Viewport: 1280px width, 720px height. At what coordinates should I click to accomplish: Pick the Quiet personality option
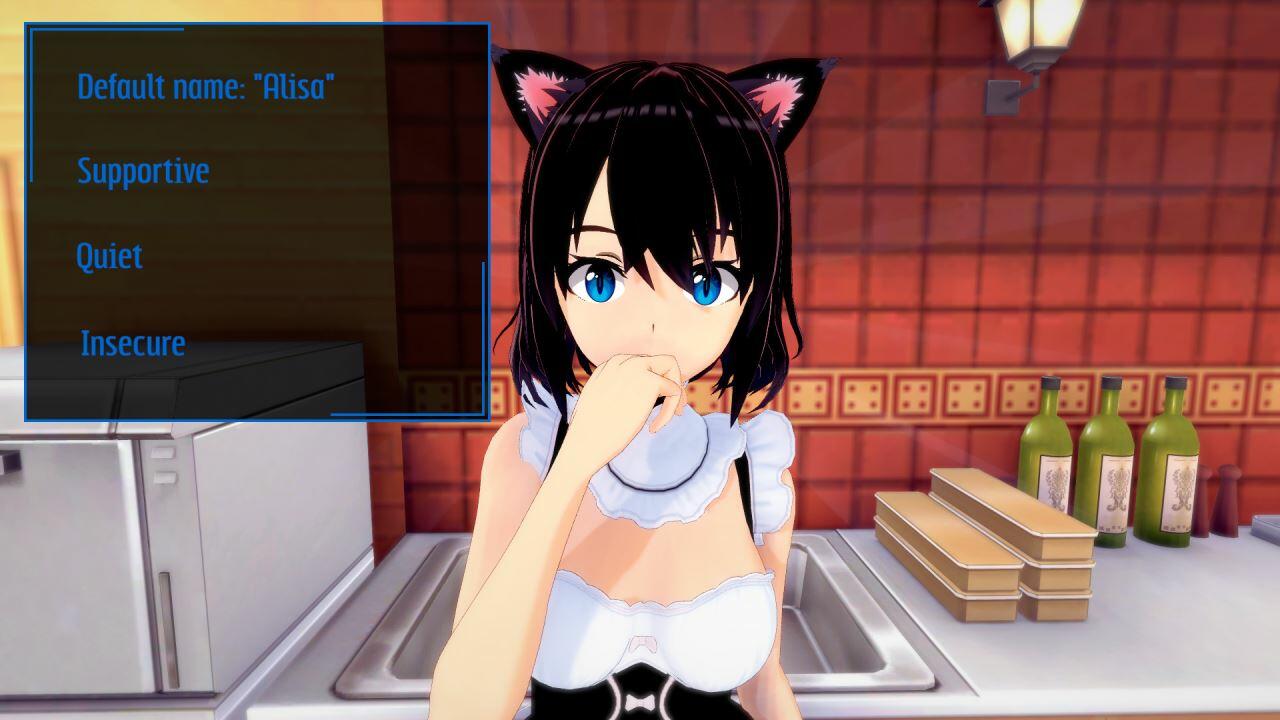(109, 257)
